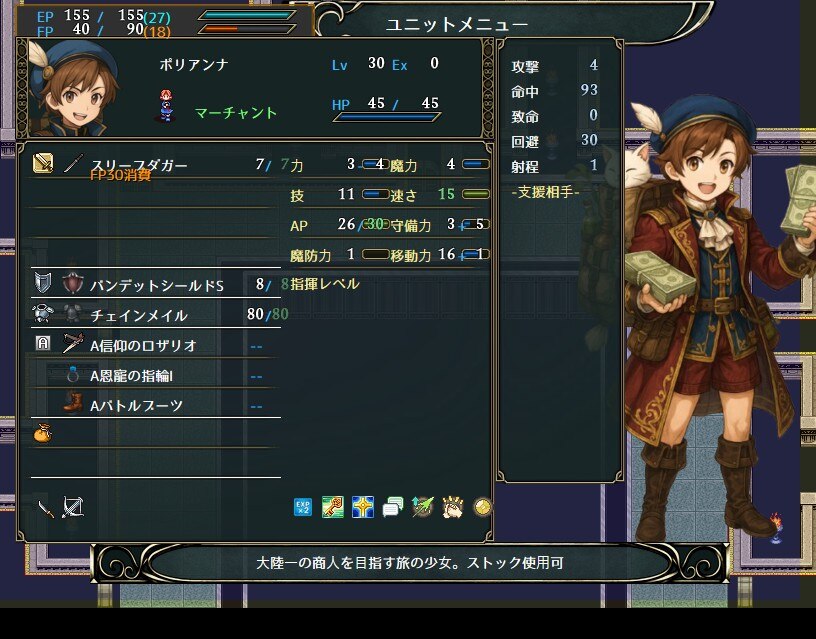Pick the A信仰のロザリオ accessory
This screenshot has width=816, height=639.
pos(143,345)
